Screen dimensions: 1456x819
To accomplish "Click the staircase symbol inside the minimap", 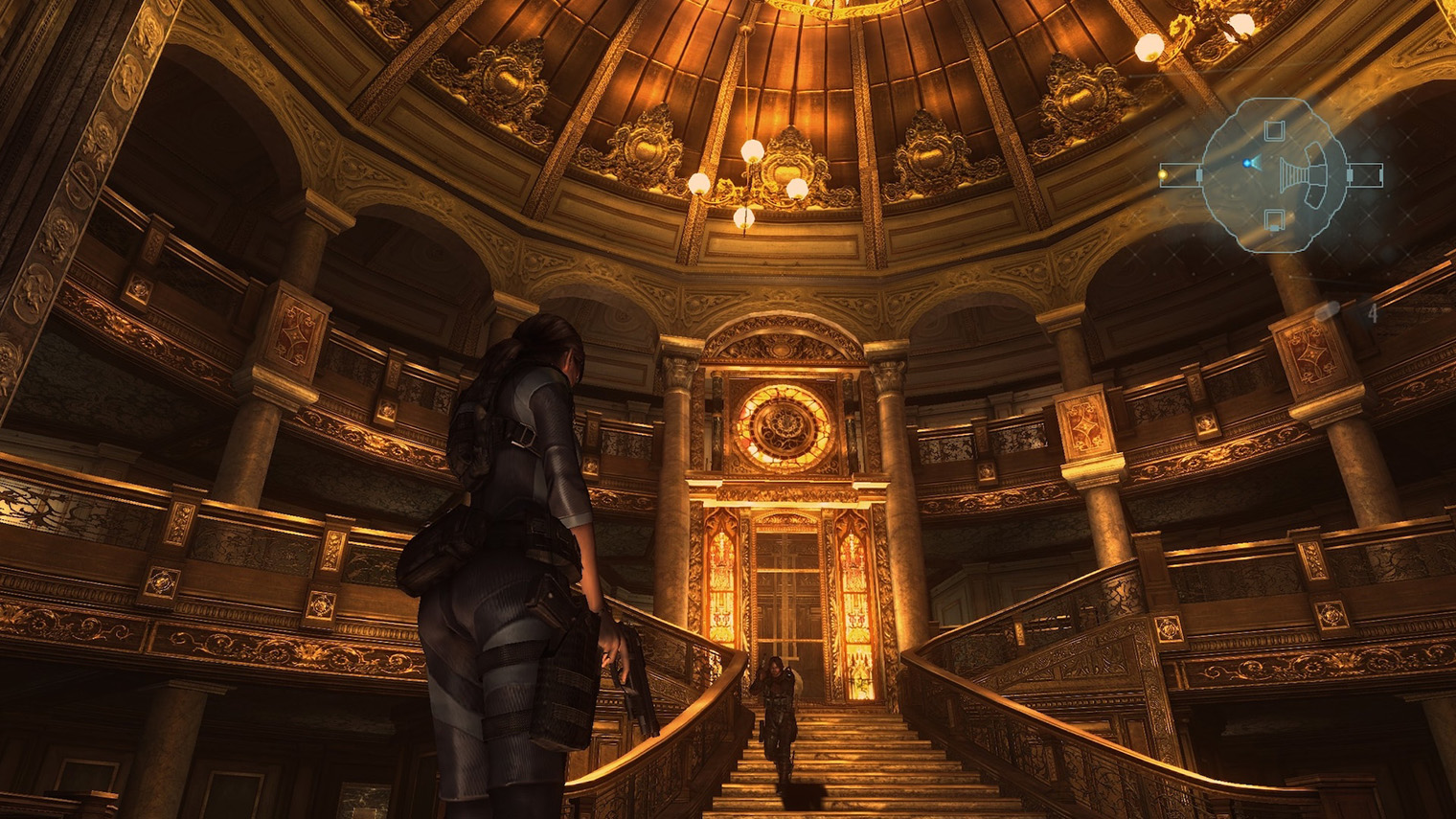I will point(1295,175).
